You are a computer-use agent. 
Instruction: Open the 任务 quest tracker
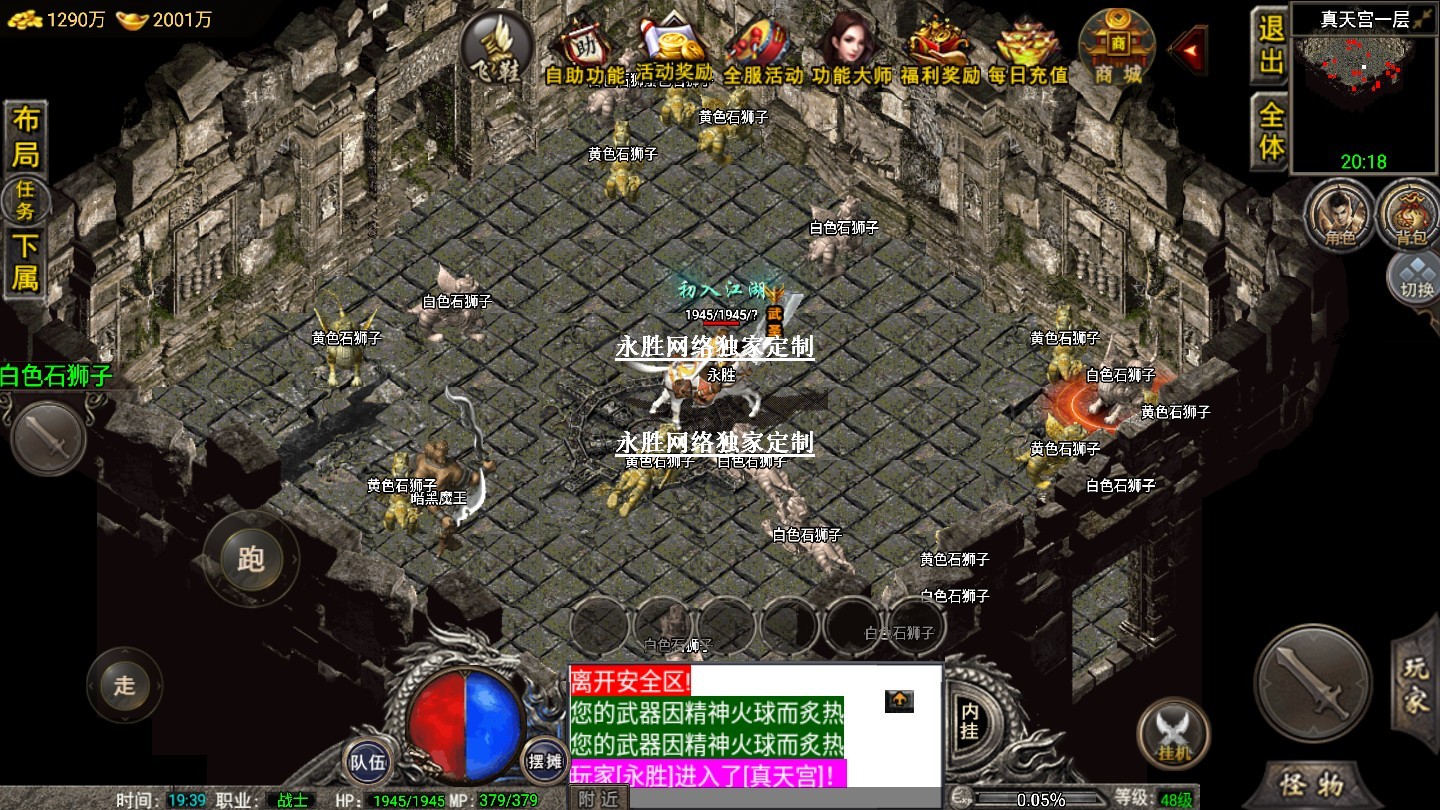click(x=25, y=201)
